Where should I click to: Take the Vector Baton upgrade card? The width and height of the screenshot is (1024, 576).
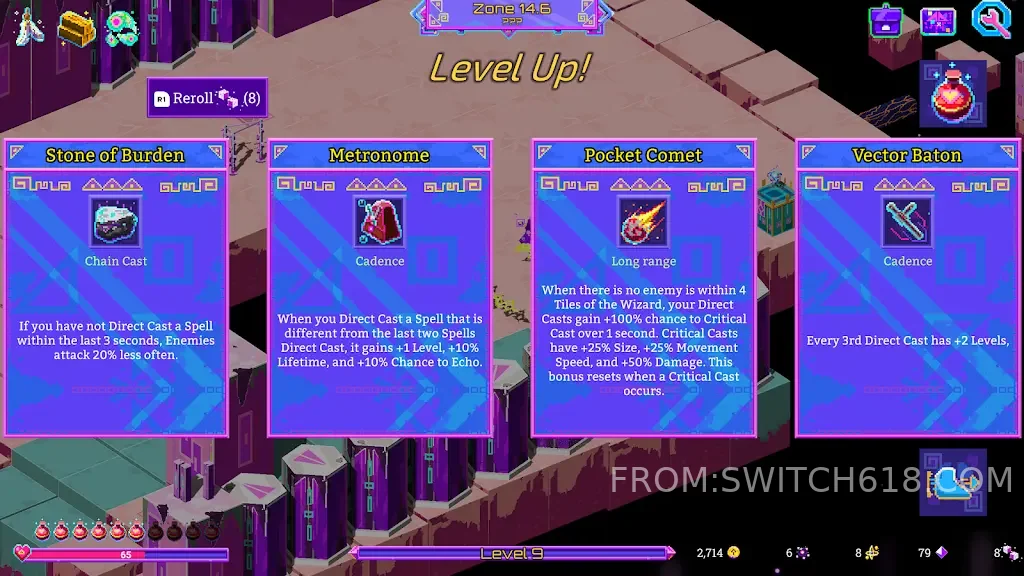click(x=907, y=290)
